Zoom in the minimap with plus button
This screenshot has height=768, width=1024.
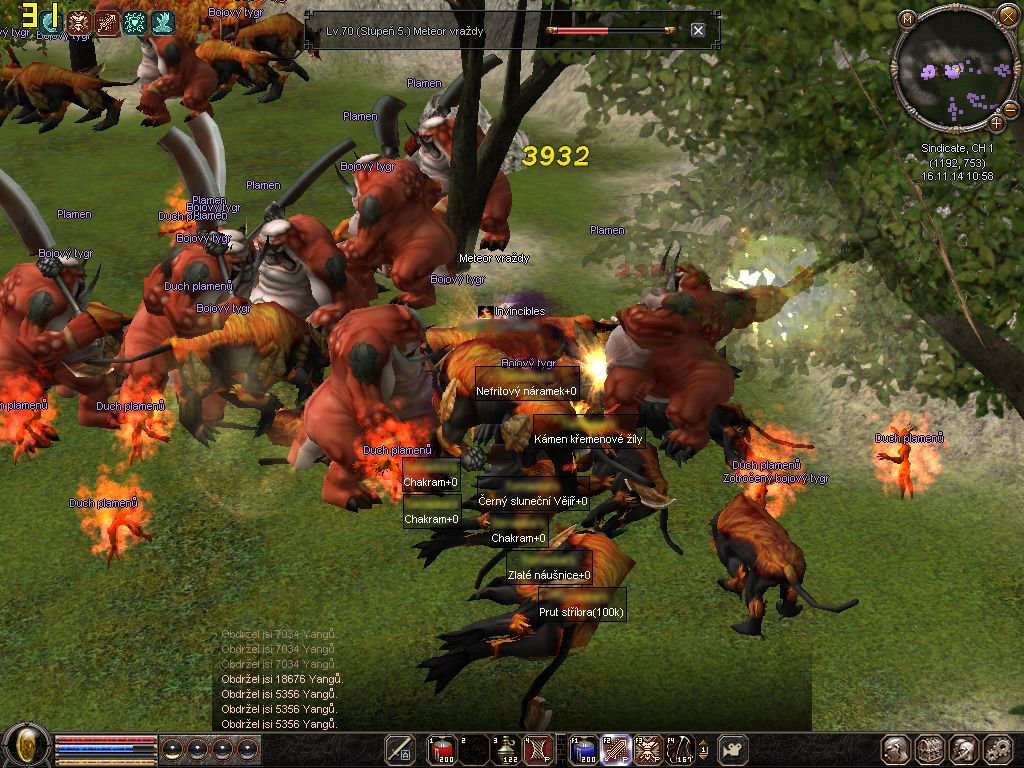click(996, 123)
